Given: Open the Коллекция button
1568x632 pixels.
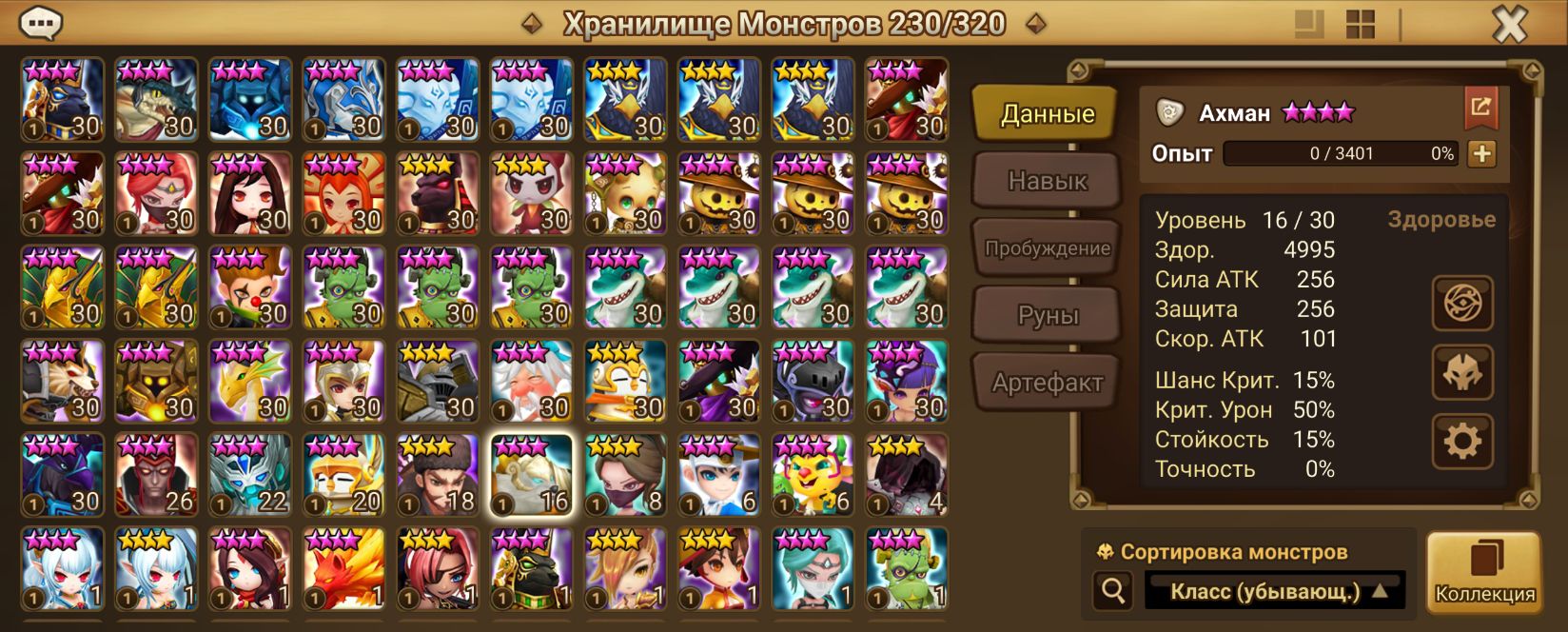Looking at the screenshot, I should pos(1484,574).
